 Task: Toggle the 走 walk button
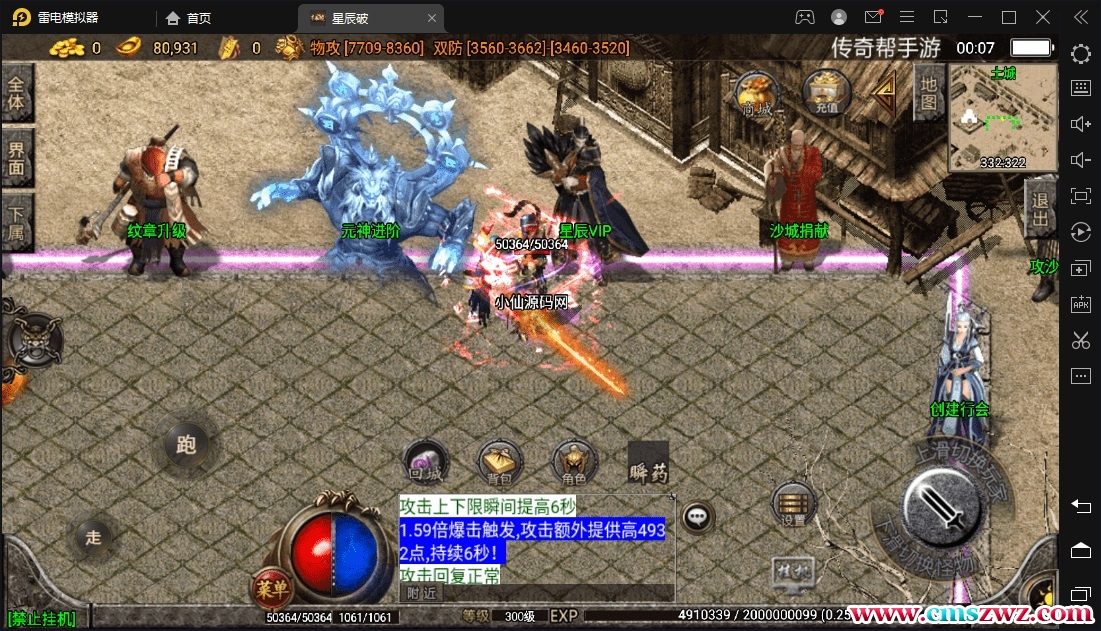point(94,538)
